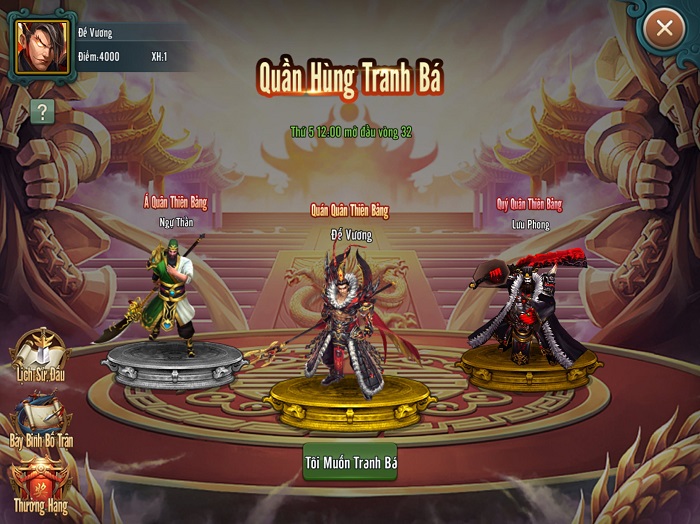Screen dimensions: 700x524
Task: Open the question mark help button
Action: coord(41,111)
